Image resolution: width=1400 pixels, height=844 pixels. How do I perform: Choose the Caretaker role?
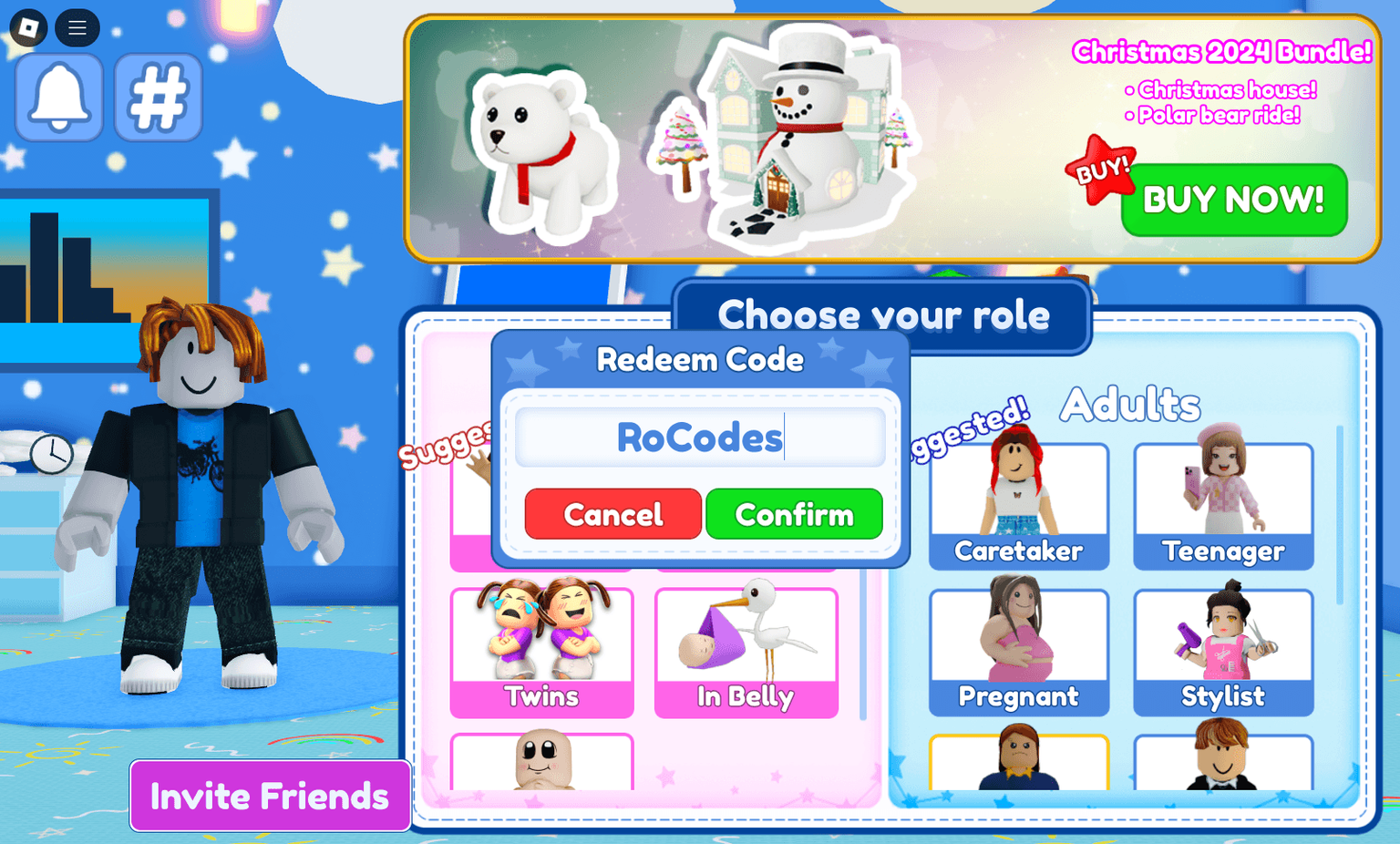point(1018,501)
